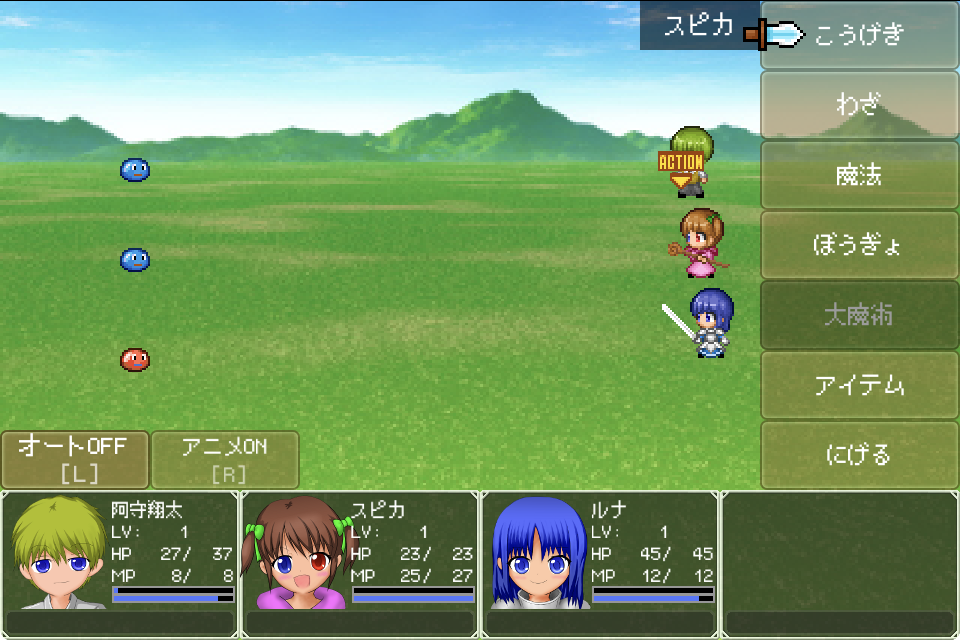The image size is (960, 640).
Task: Select ルナ's party status panel
Action: click(x=600, y=562)
